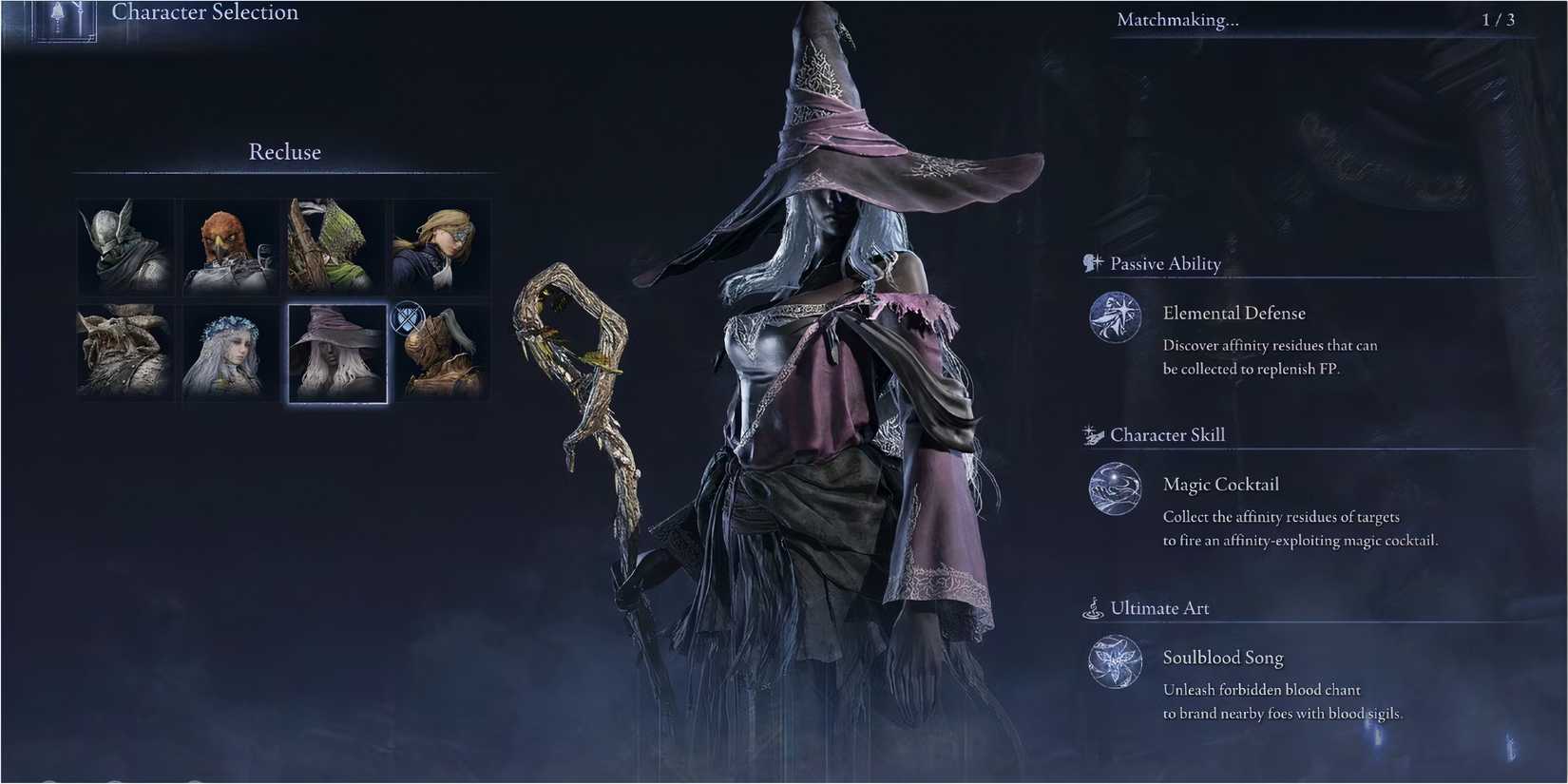Click the Recluse name label
1568x784 pixels.
(x=284, y=150)
